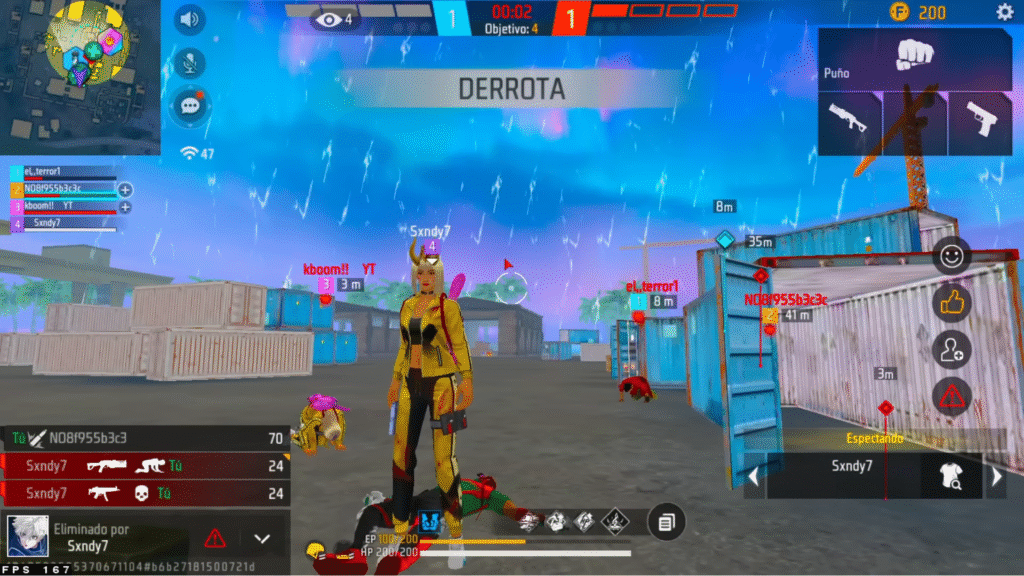Select the pistol weapon slot

[x=980, y=124]
